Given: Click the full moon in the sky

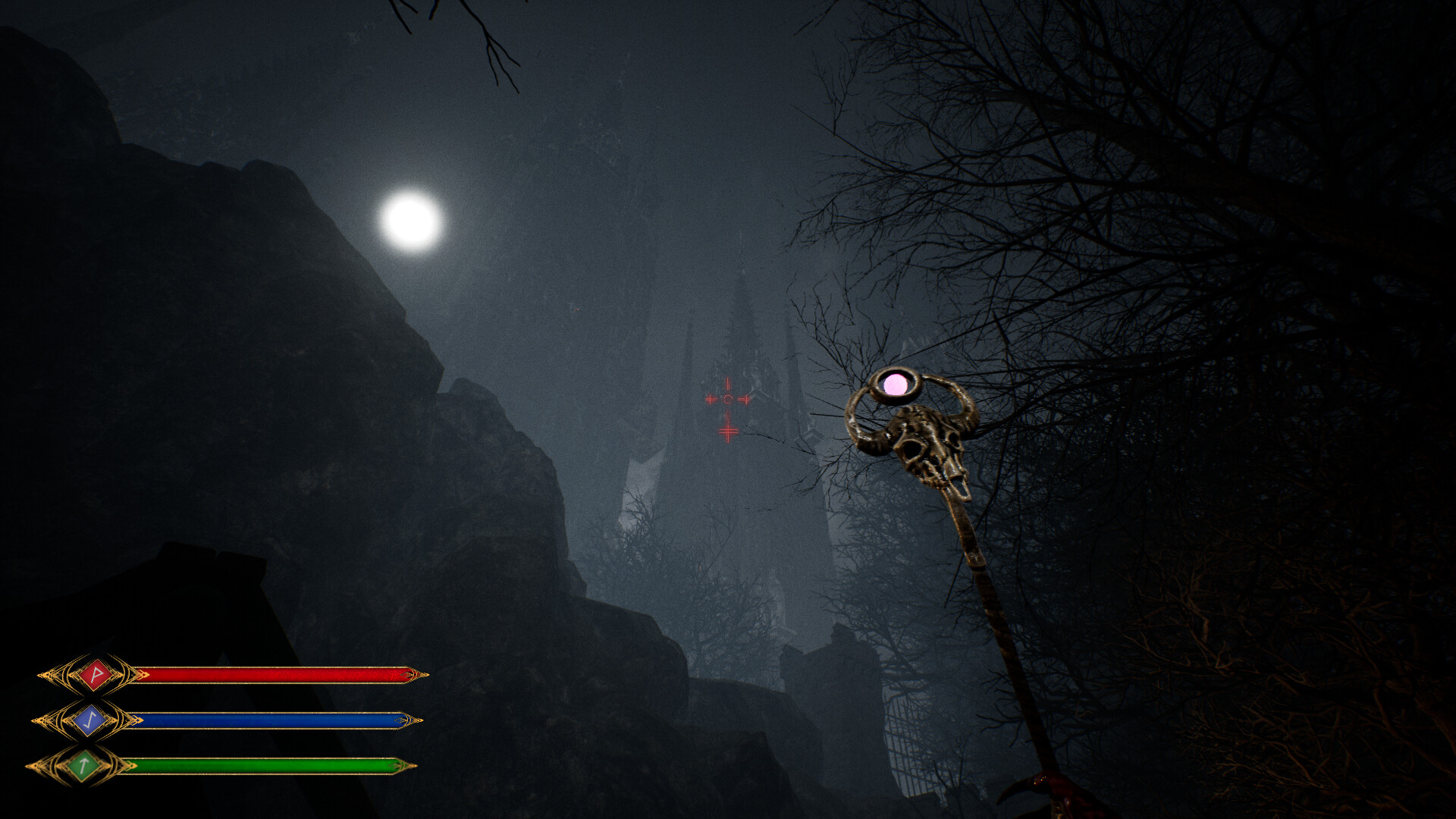Looking at the screenshot, I should click(409, 221).
